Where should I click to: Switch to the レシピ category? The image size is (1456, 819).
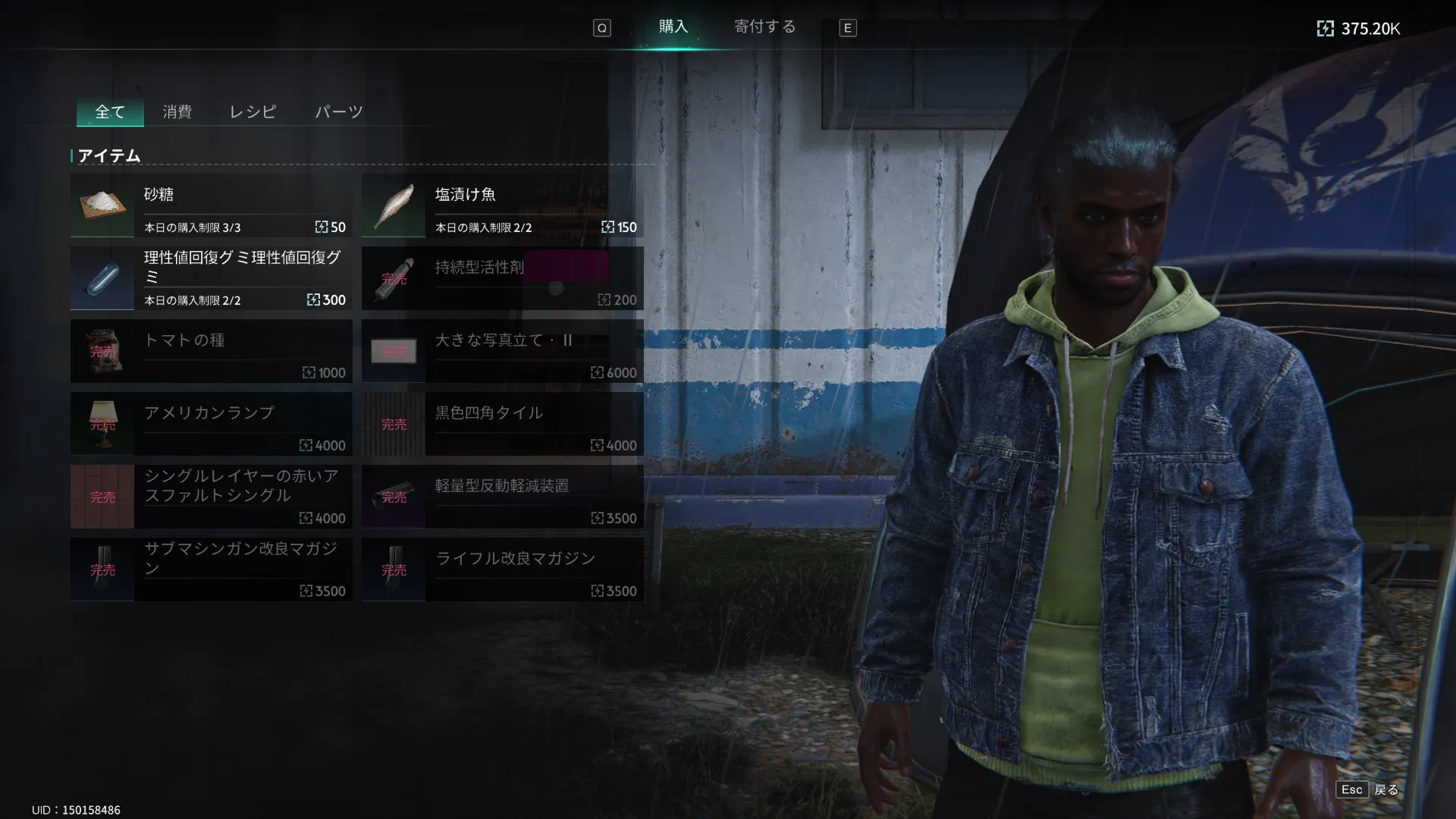click(x=253, y=112)
